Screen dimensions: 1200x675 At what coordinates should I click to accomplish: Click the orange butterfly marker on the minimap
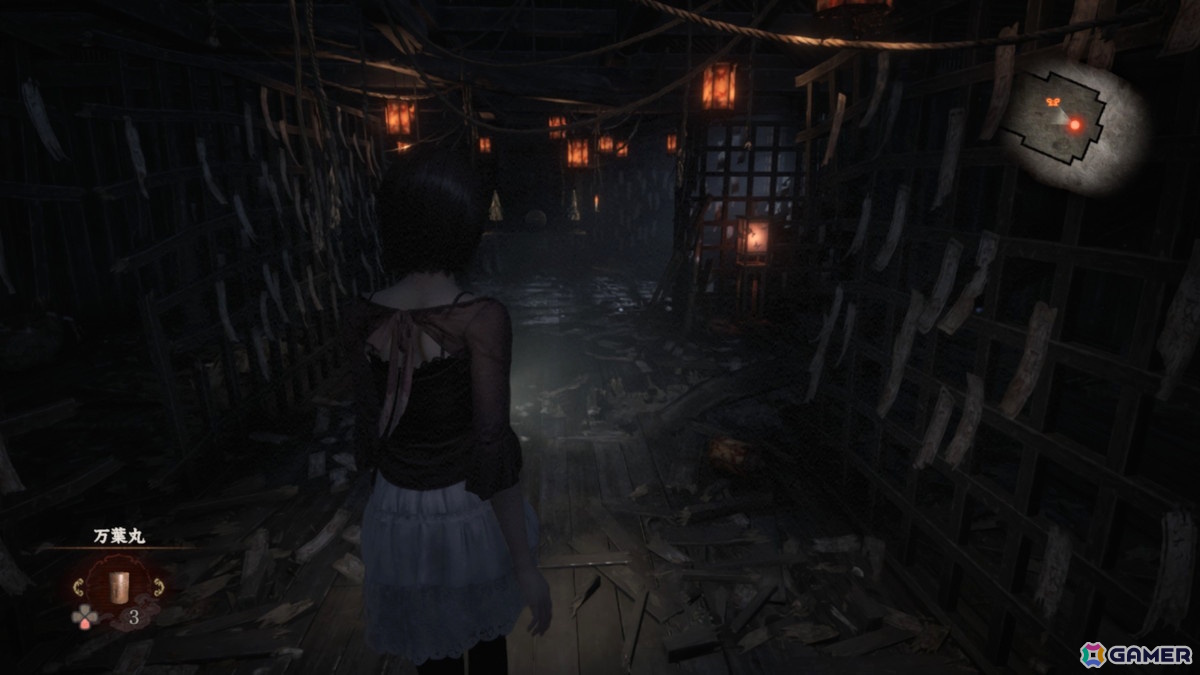1052,101
